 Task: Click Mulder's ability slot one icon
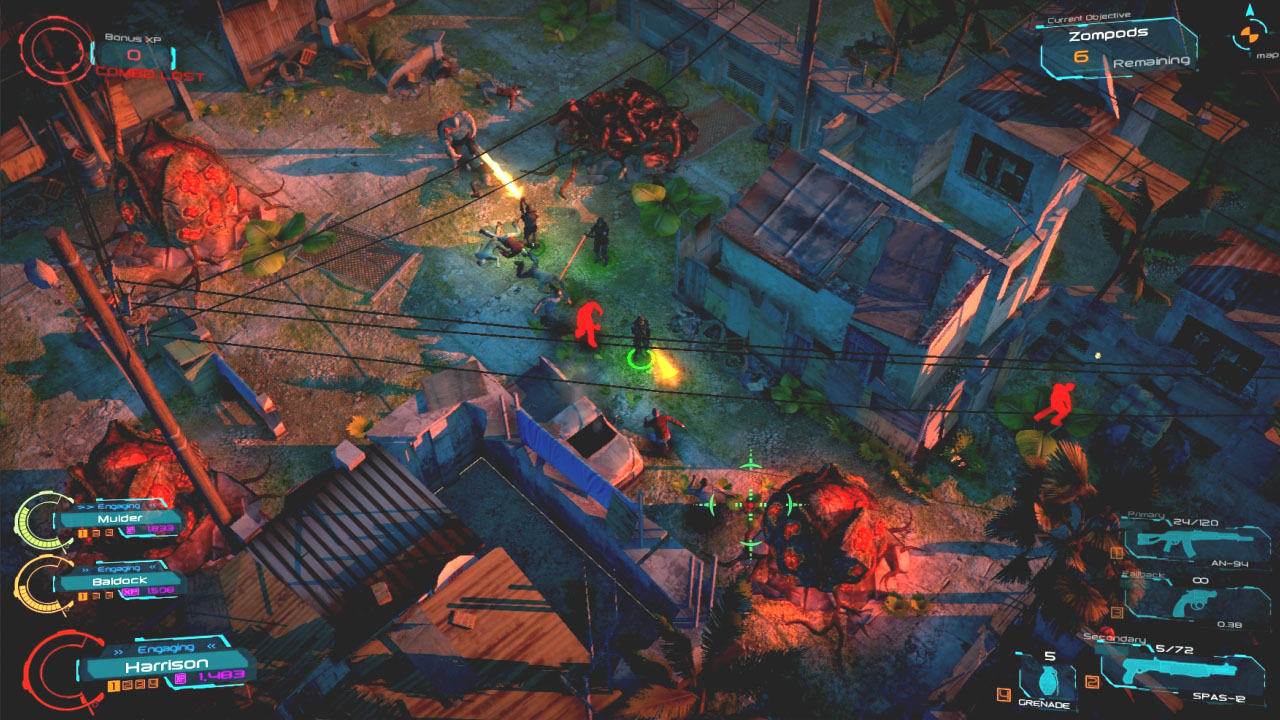coord(81,533)
